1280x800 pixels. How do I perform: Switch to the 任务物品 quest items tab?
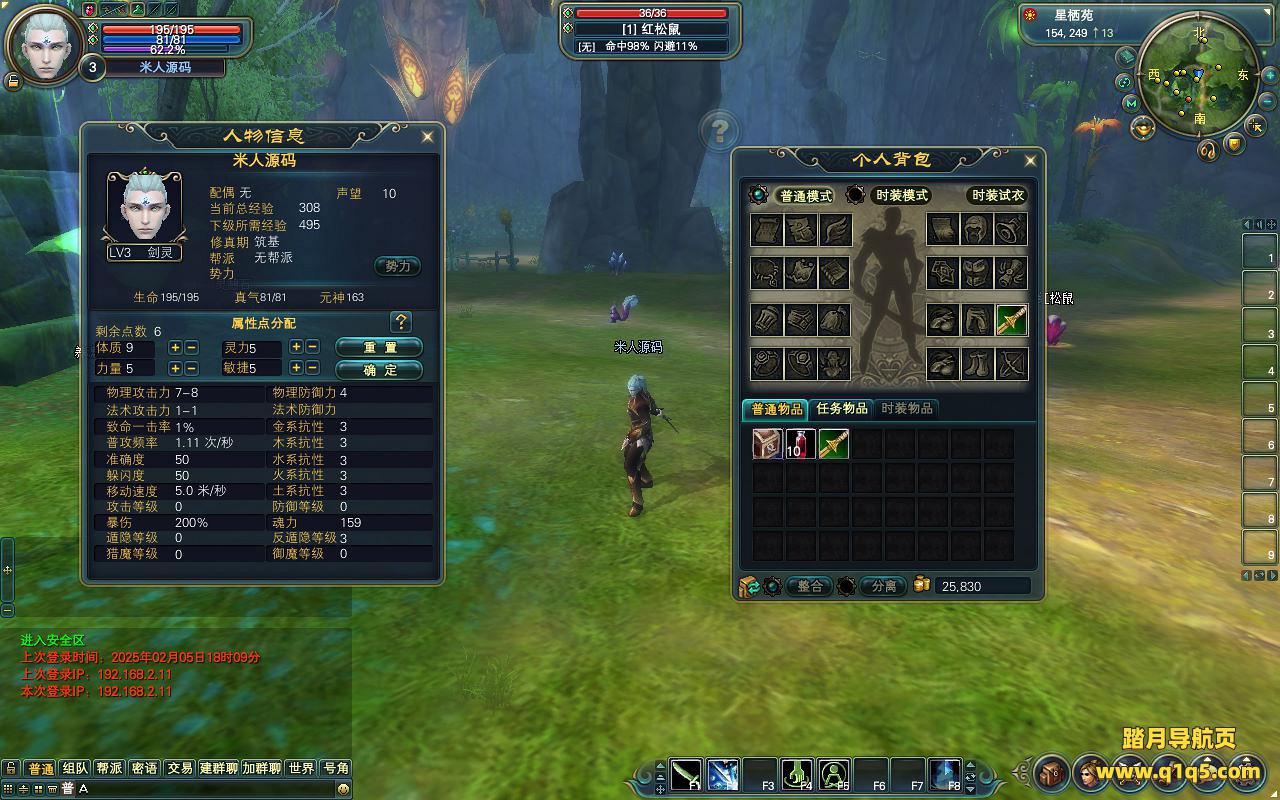coord(841,409)
